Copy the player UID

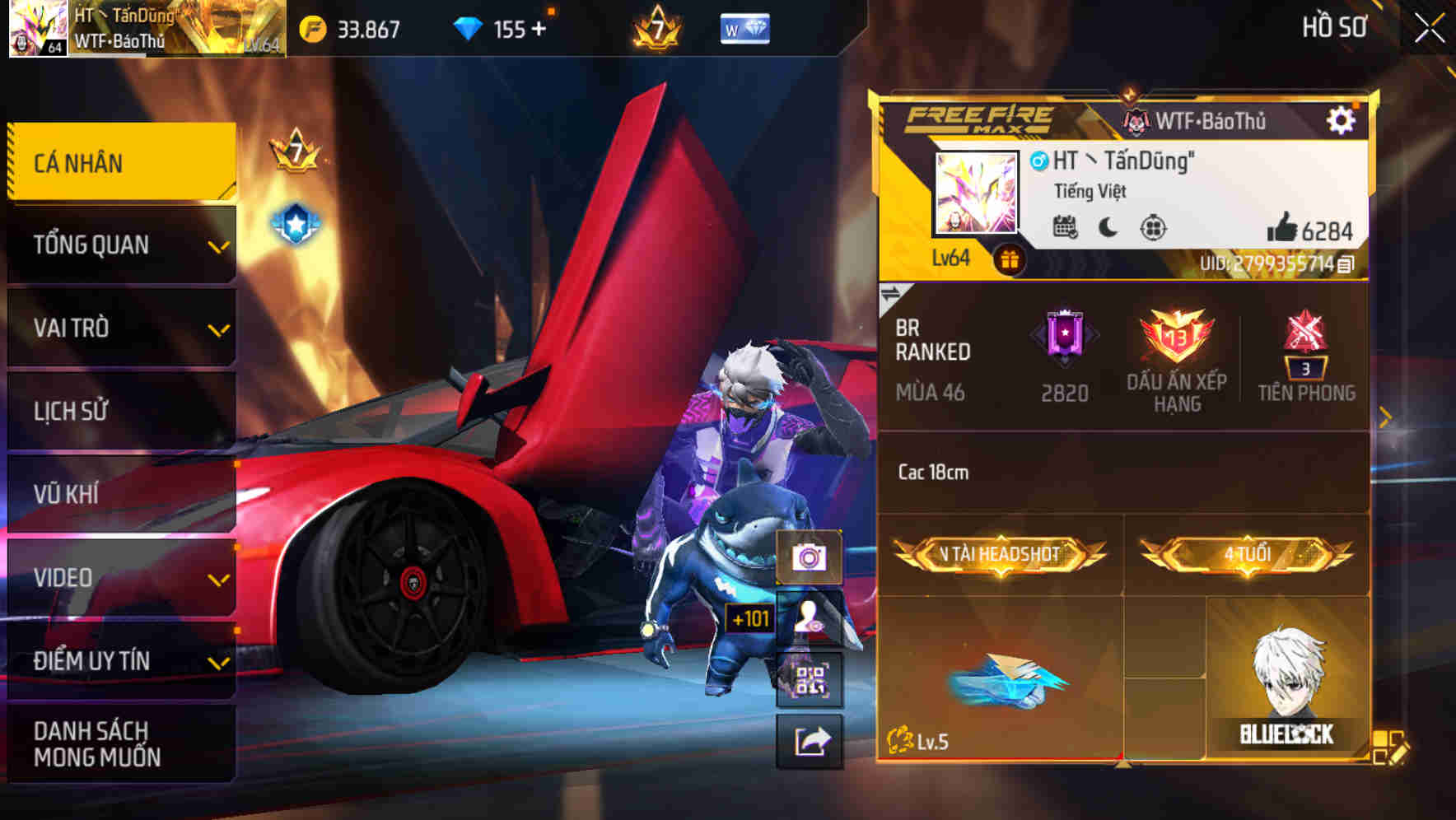pyautogui.click(x=1346, y=264)
